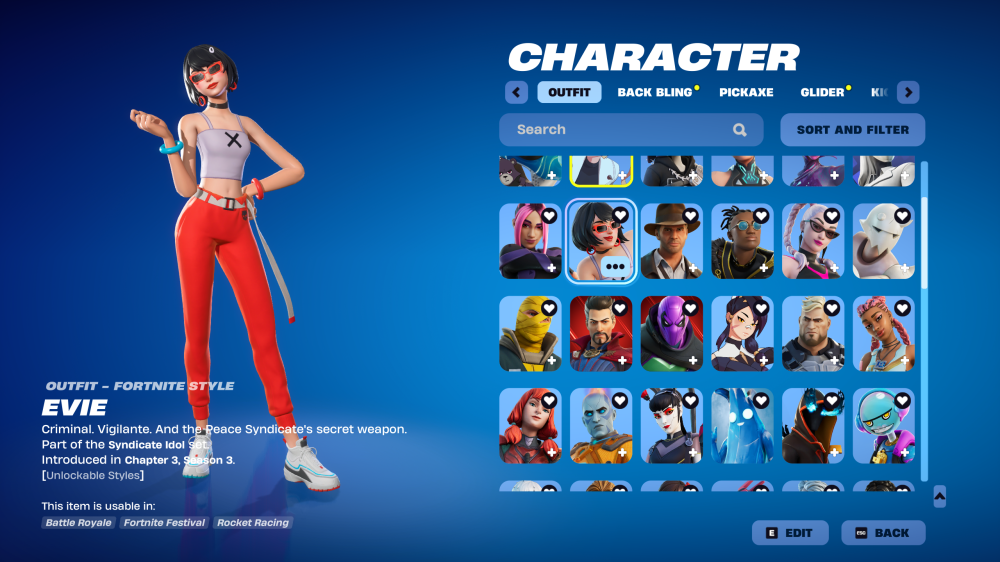The image size is (1000, 562).
Task: Choose the blue alien with headphones outfit
Action: point(884,425)
